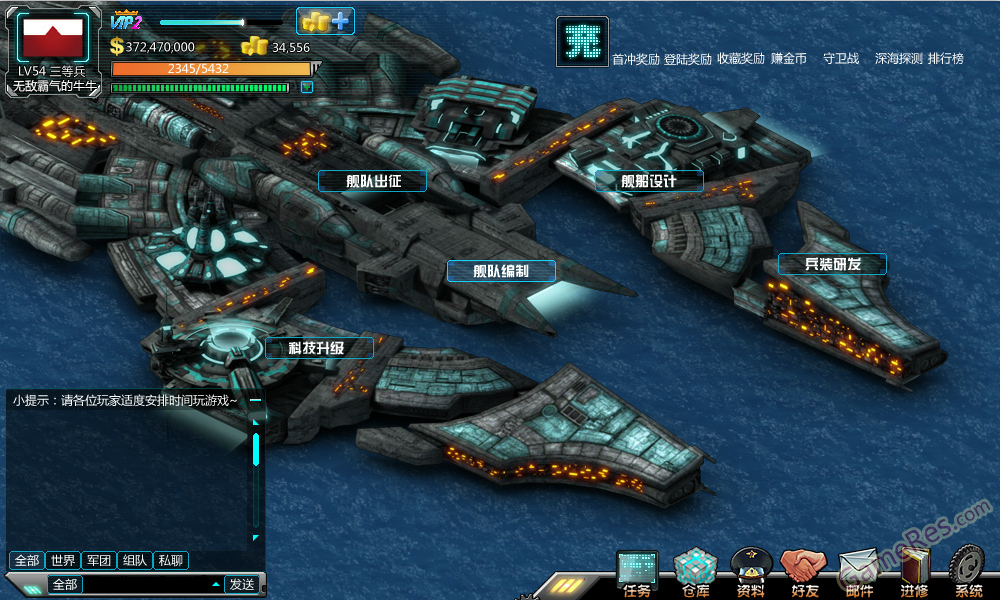
Task: Click the 赚金币 earn coins link
Action: [789, 59]
